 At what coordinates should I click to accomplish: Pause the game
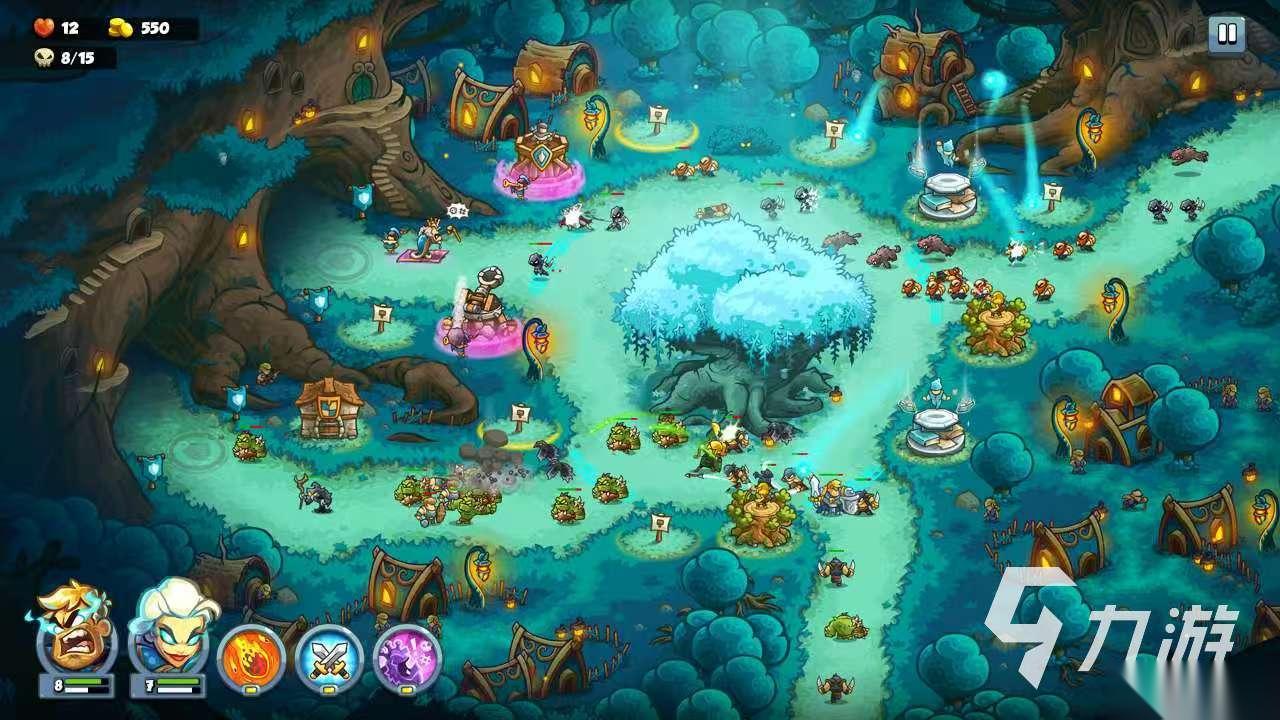(x=1225, y=35)
